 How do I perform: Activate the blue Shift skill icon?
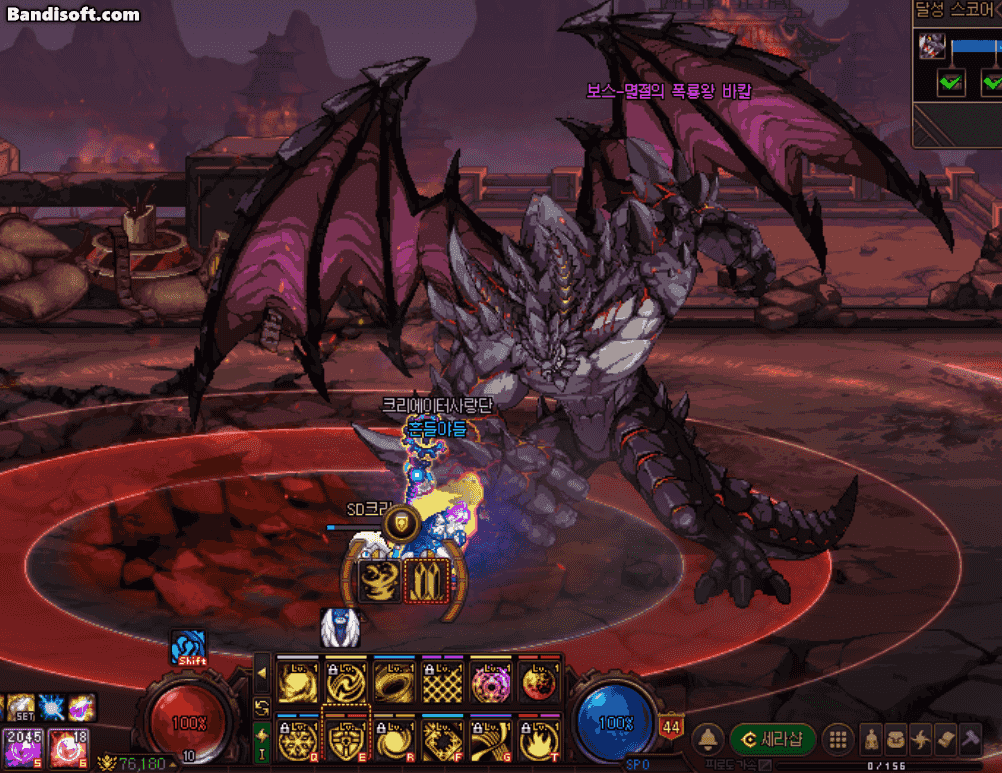pos(188,647)
